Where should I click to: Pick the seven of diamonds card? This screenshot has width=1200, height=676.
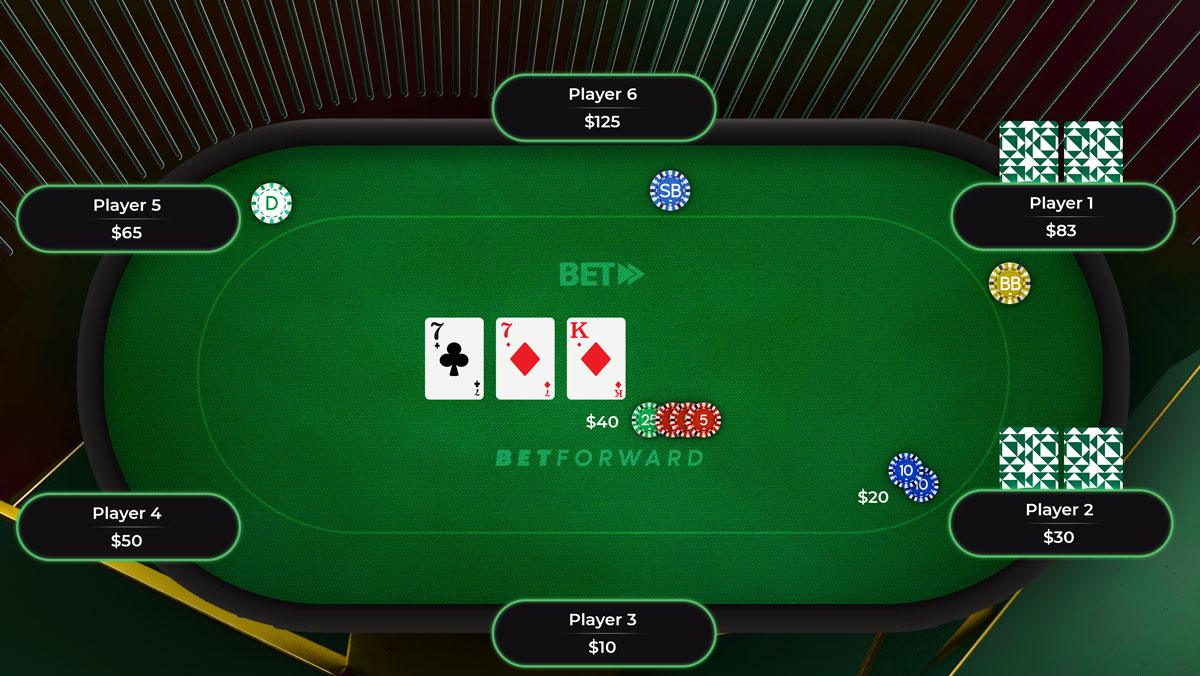pos(525,359)
